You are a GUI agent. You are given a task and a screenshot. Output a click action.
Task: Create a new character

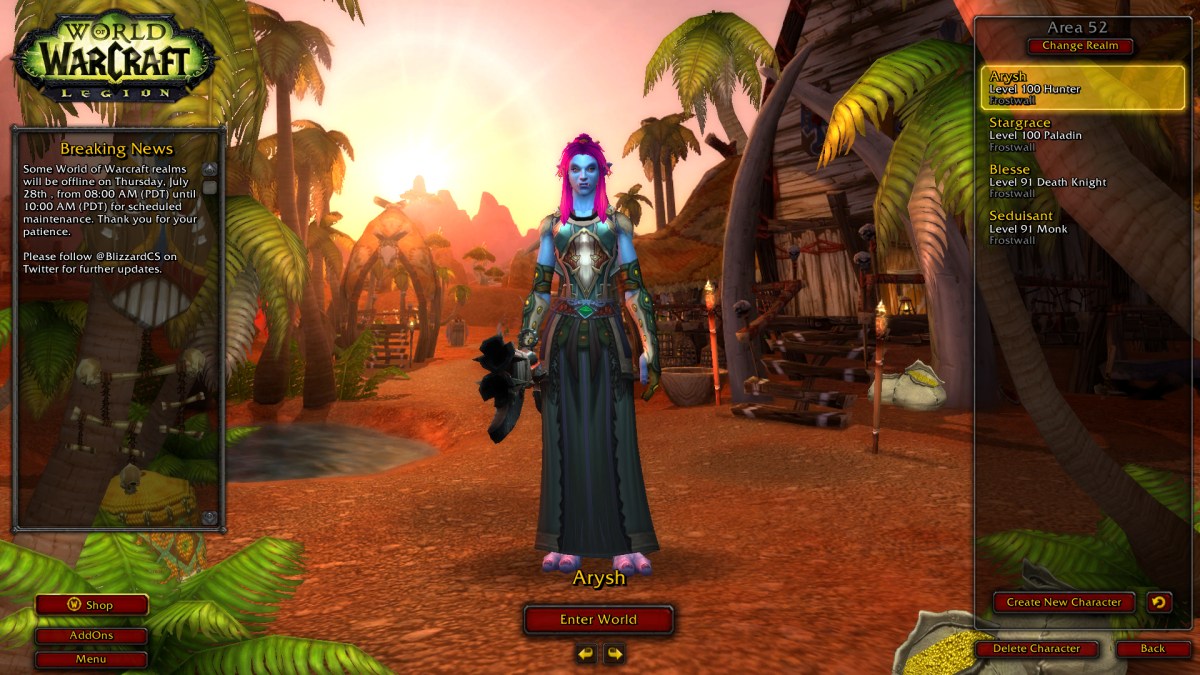[x=1064, y=602]
